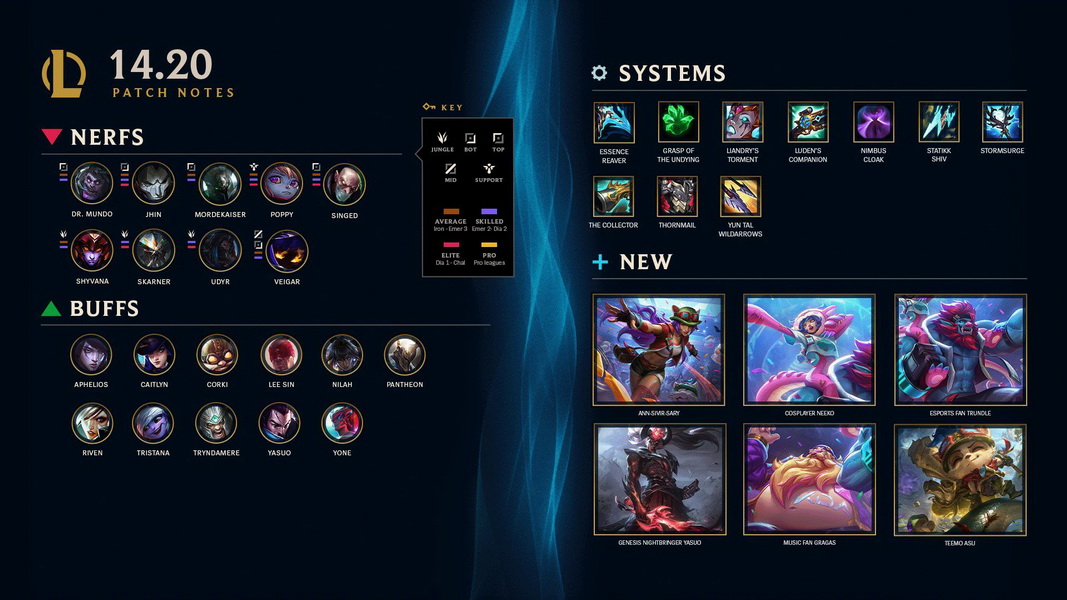
Task: Select the Genesis Nightbringer Yasuo splash
Action: [660, 479]
